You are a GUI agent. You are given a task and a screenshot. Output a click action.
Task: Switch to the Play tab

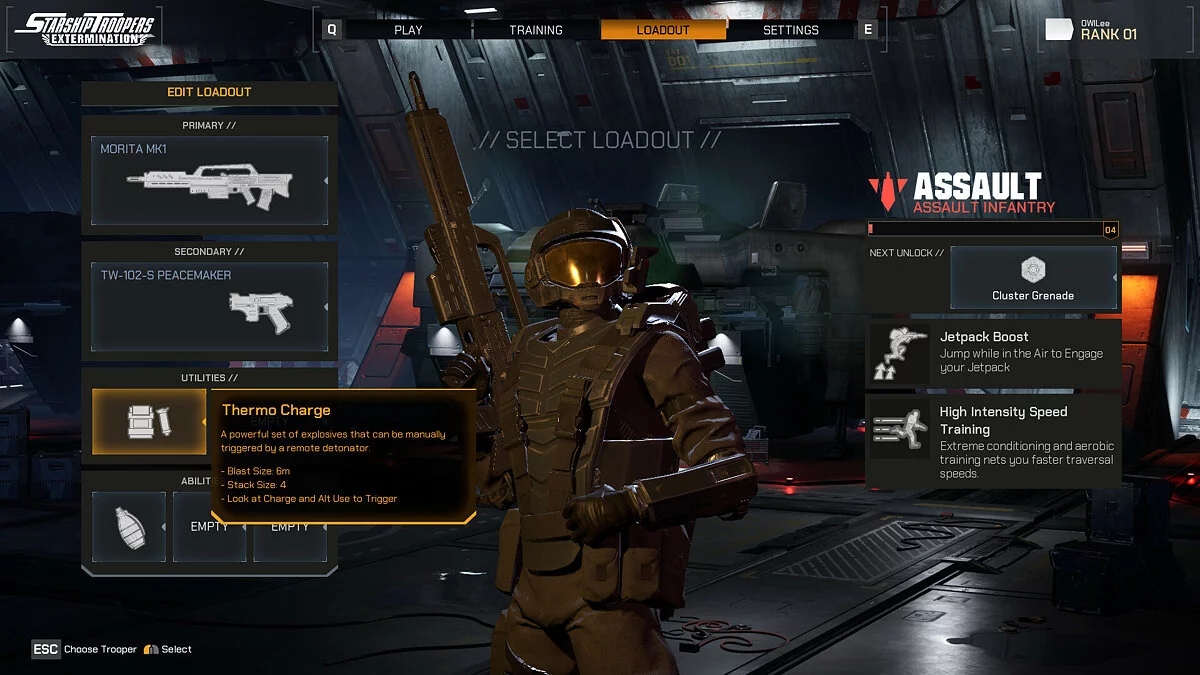[x=408, y=30]
